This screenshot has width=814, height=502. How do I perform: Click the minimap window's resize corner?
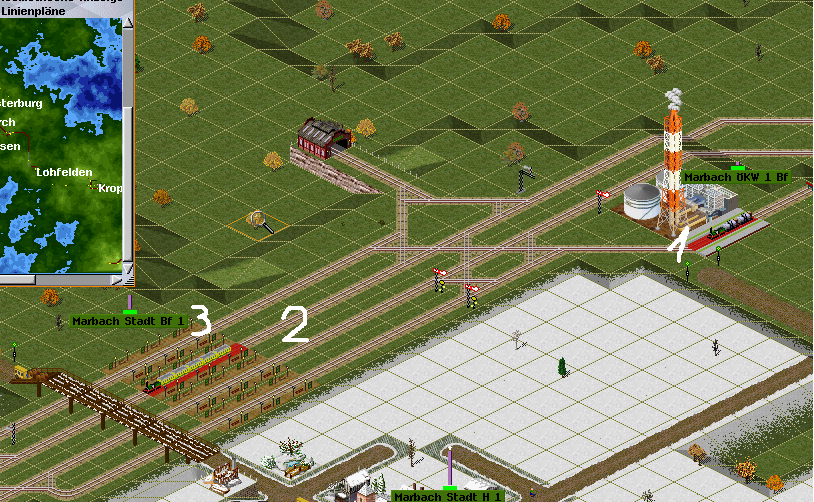tap(128, 281)
